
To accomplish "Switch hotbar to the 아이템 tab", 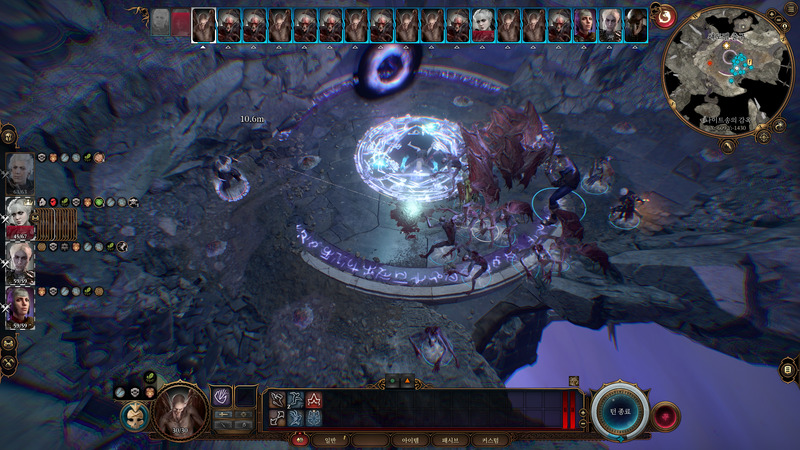I will click(x=410, y=439).
